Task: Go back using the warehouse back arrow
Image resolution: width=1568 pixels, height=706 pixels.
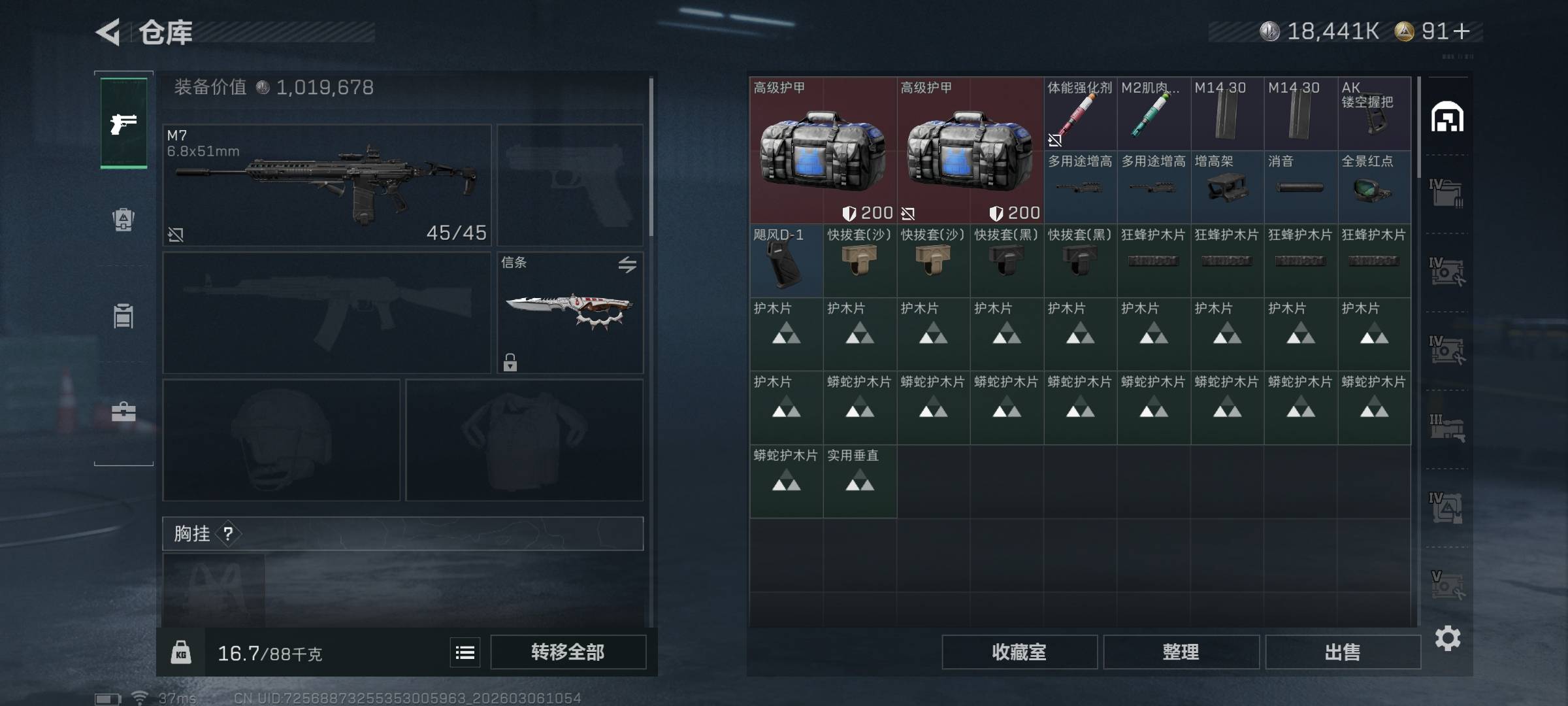Action: tap(108, 32)
